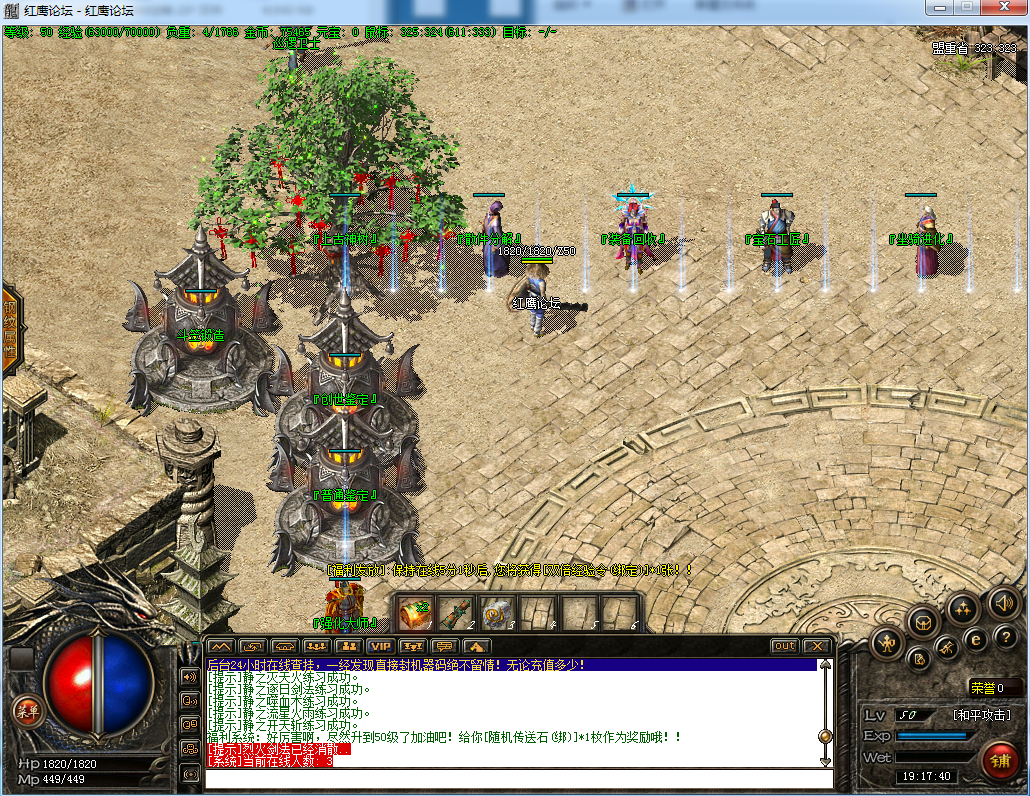Use the stone item in hotbar slot 3
The image size is (1030, 796).
tap(497, 613)
